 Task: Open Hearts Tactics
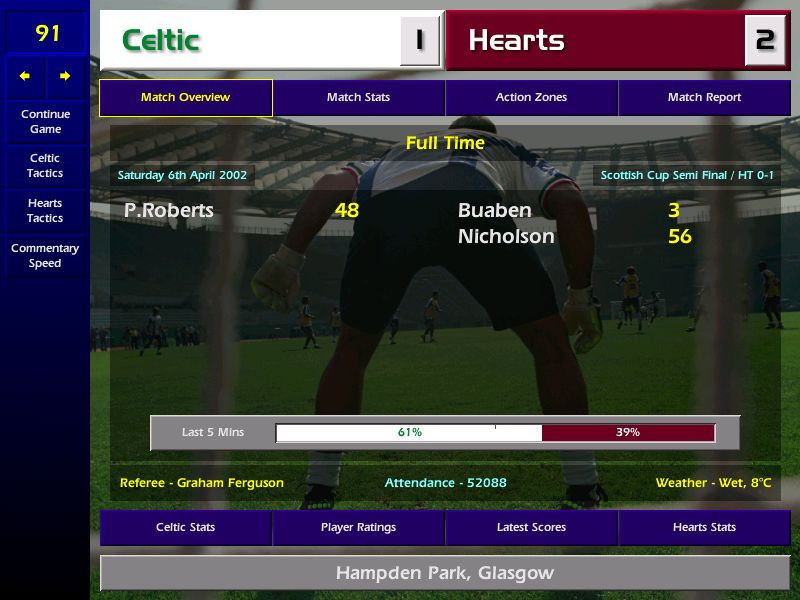pyautogui.click(x=45, y=211)
